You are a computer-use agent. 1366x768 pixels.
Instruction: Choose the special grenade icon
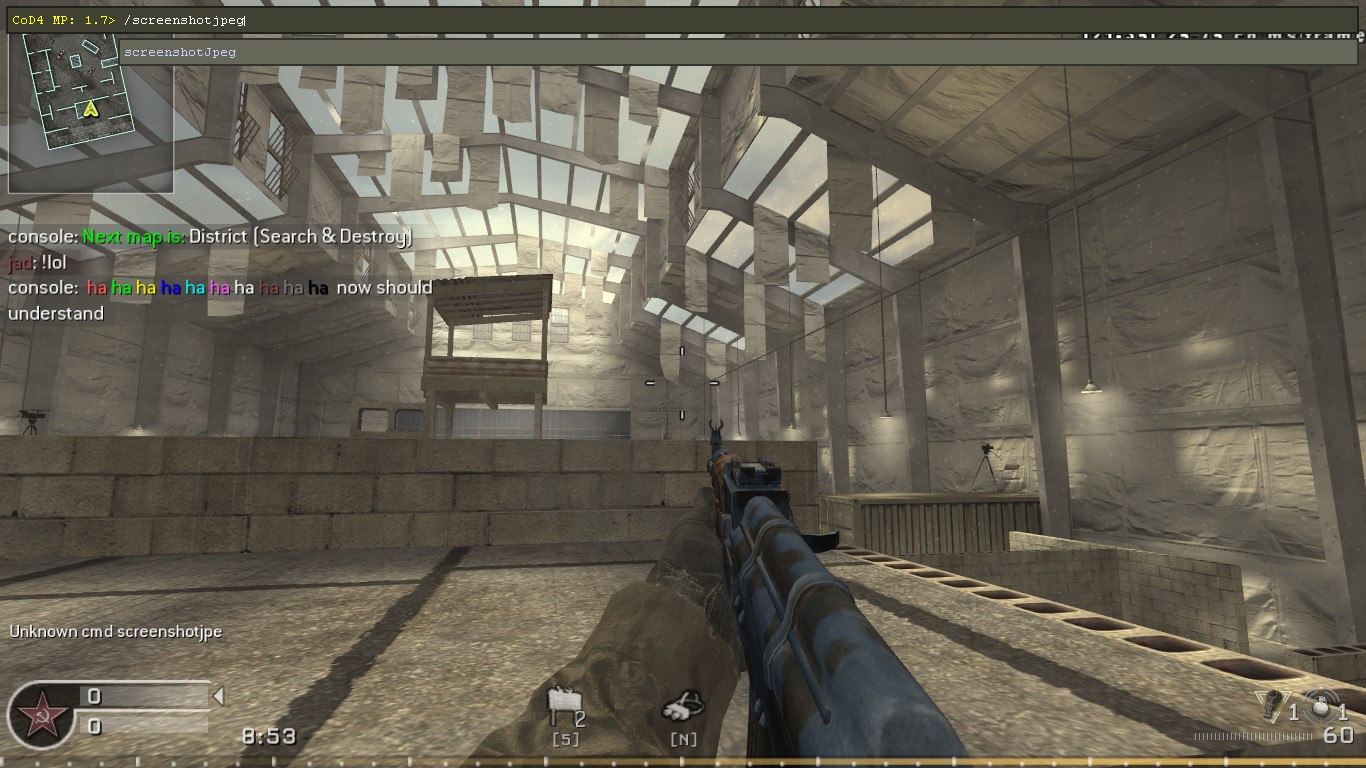point(1272,704)
